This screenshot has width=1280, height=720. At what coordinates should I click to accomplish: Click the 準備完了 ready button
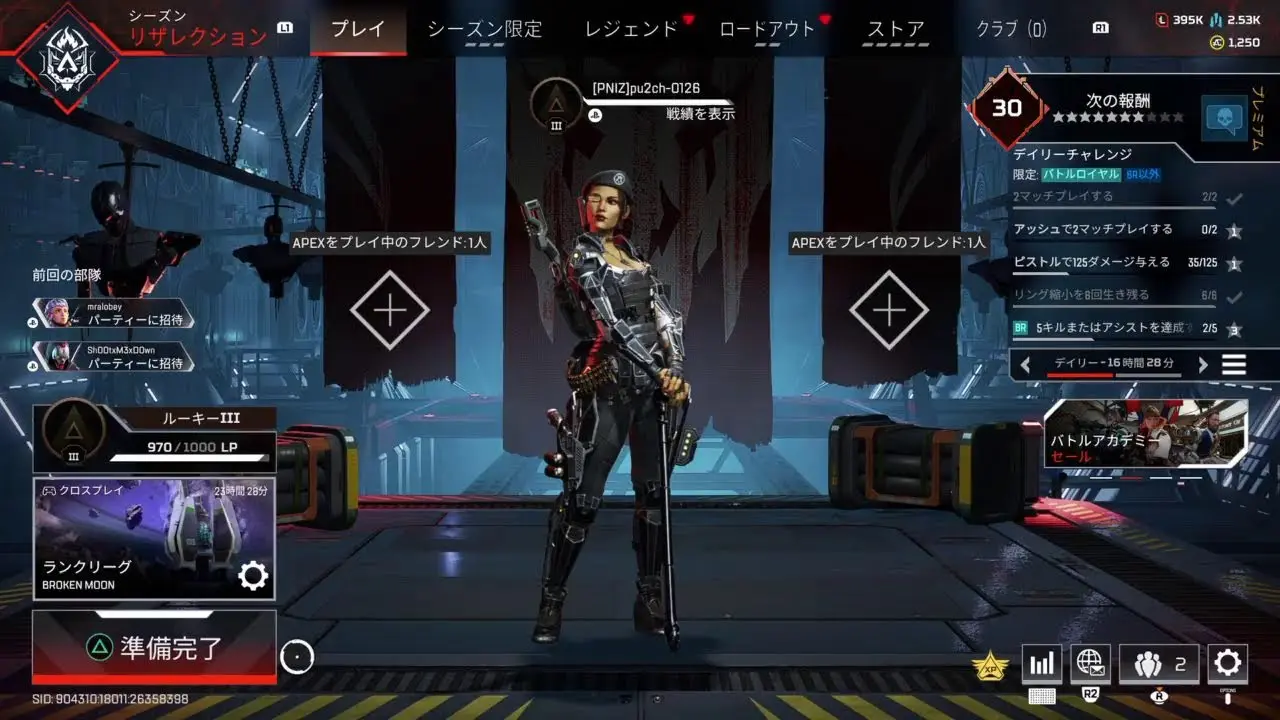[154, 648]
